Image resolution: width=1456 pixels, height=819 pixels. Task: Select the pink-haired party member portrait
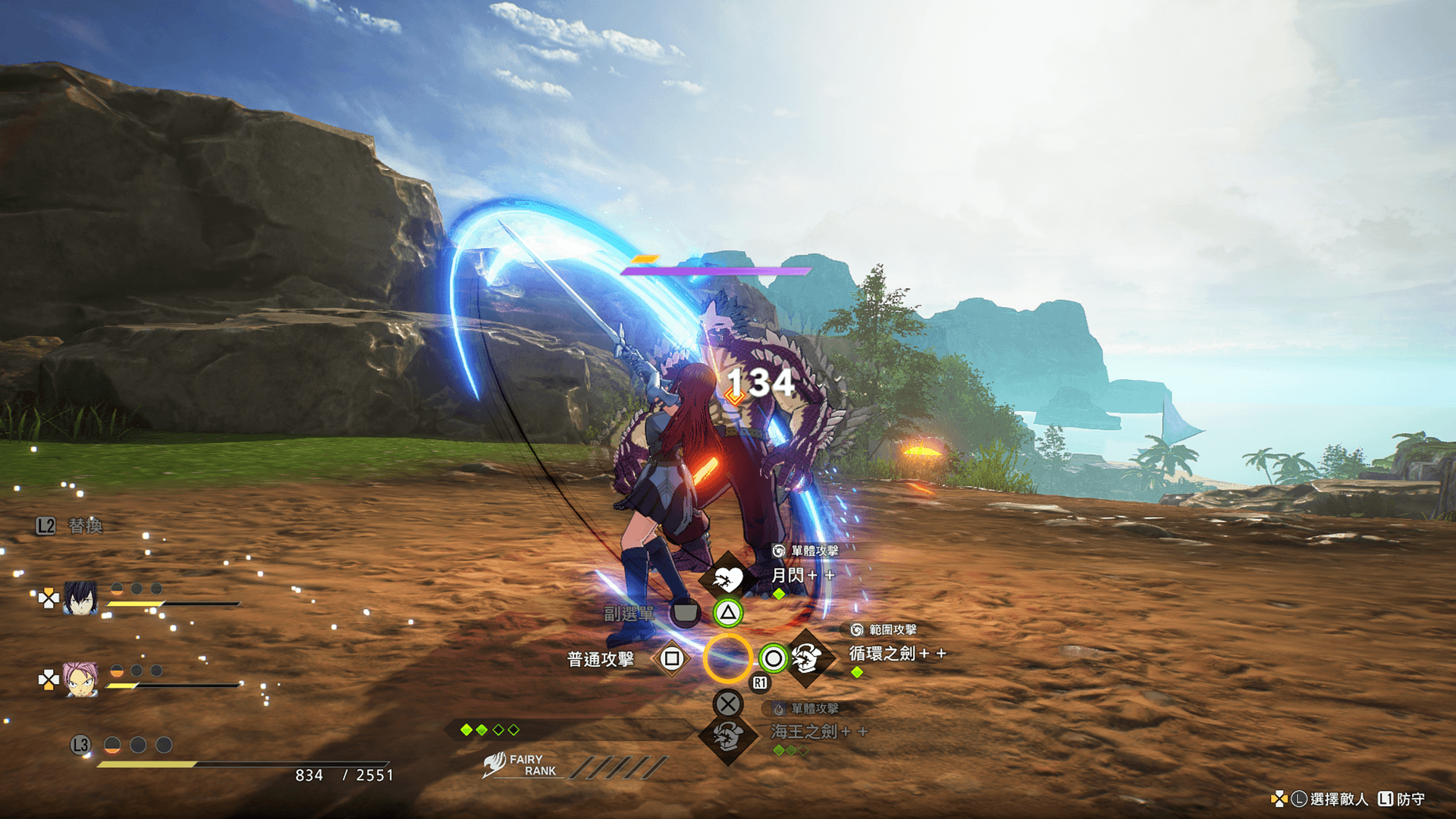click(80, 679)
